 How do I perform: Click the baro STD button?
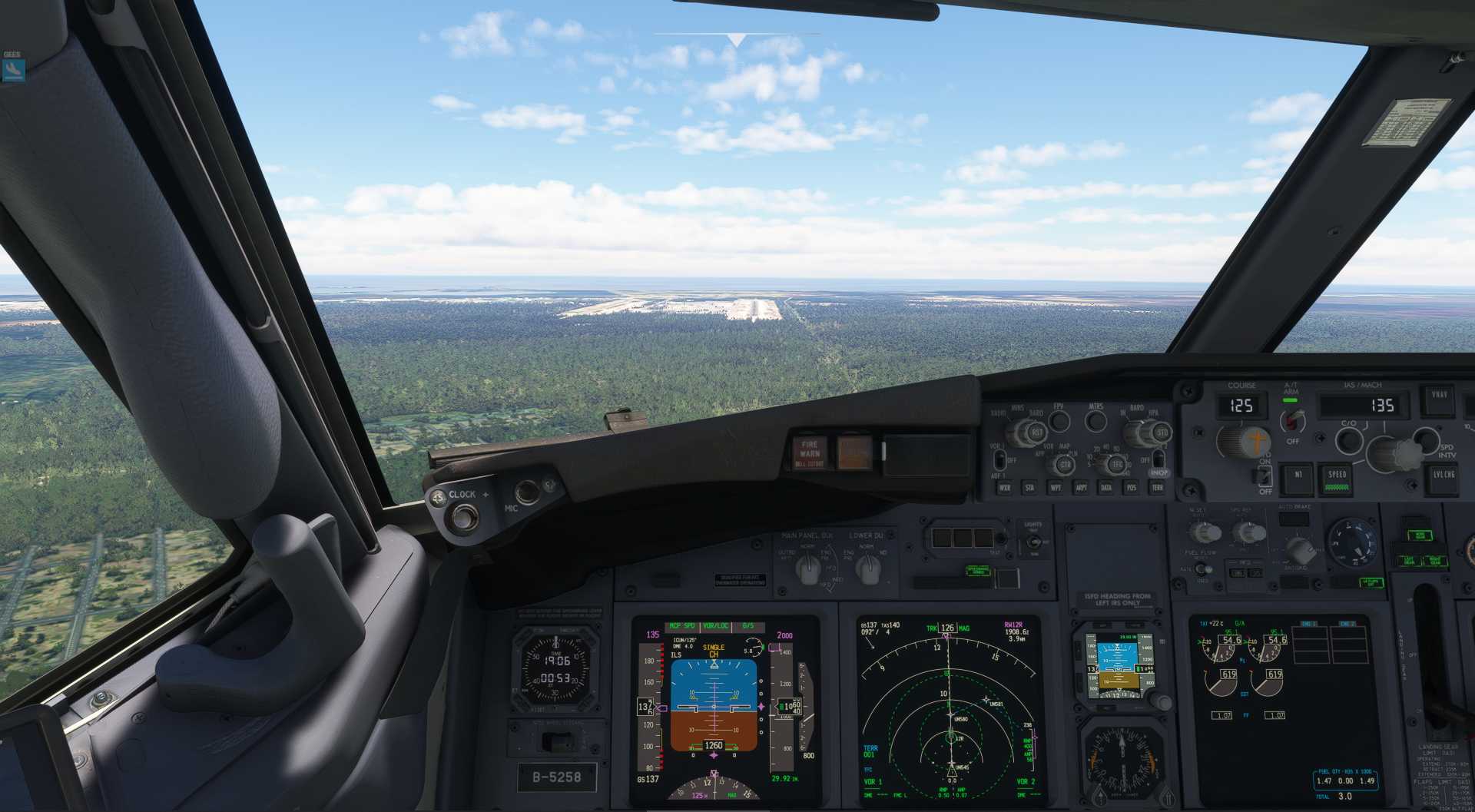[1161, 433]
